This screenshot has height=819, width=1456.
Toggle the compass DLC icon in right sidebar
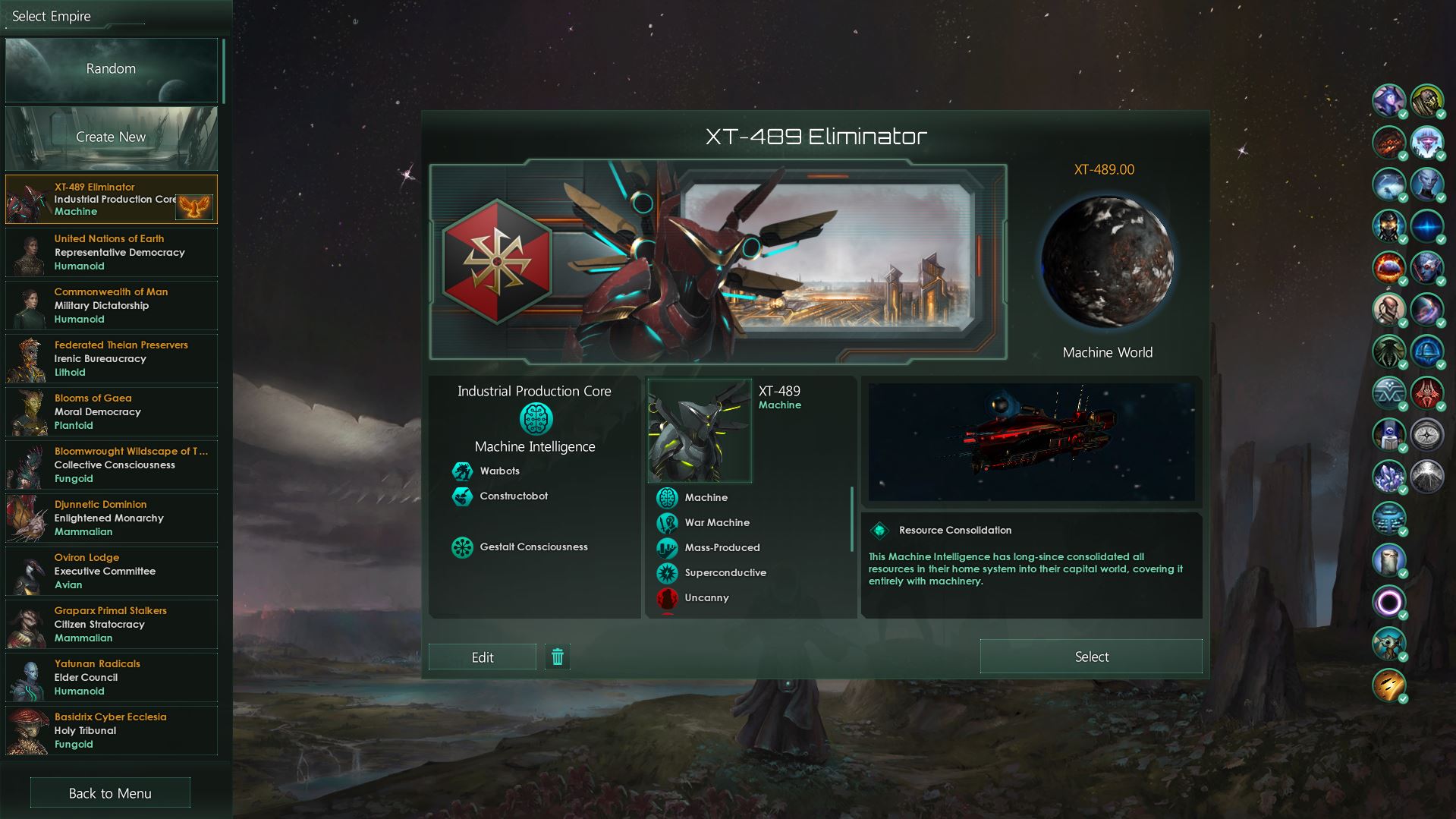pos(1429,434)
